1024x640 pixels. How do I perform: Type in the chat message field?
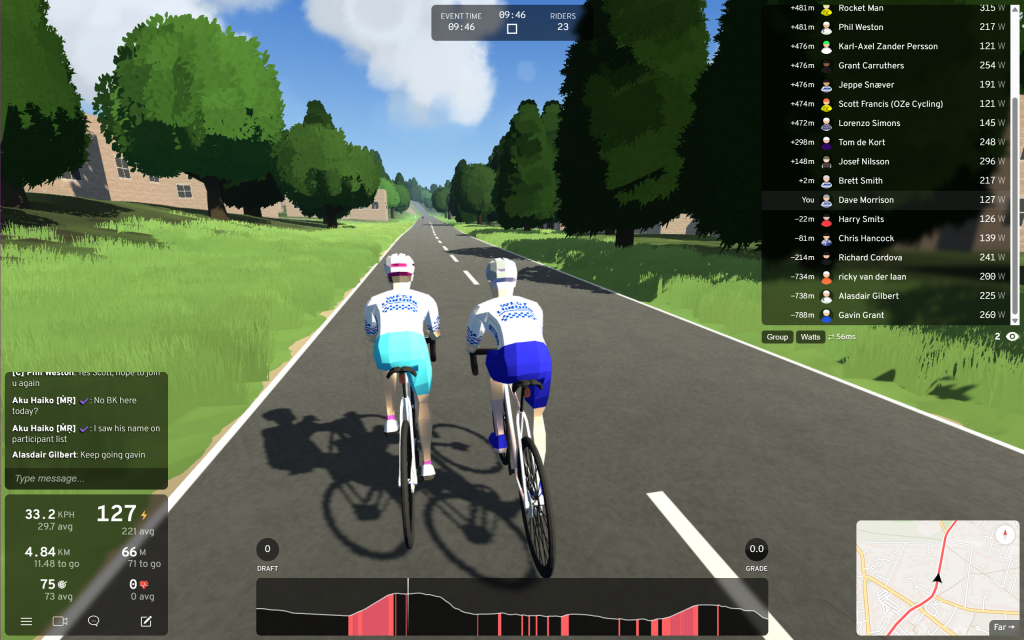(x=85, y=478)
